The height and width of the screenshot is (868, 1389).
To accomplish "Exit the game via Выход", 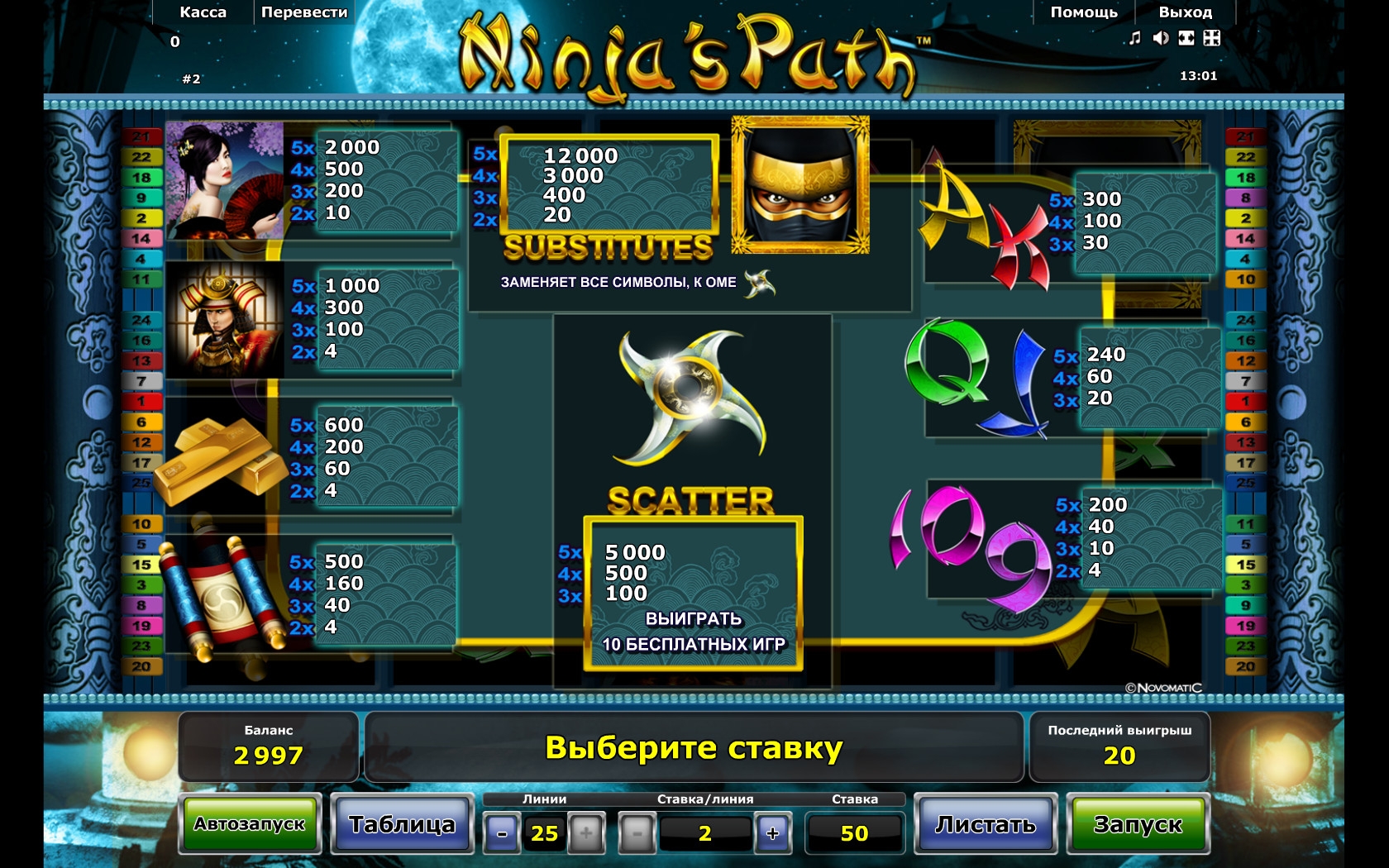I will (1185, 12).
